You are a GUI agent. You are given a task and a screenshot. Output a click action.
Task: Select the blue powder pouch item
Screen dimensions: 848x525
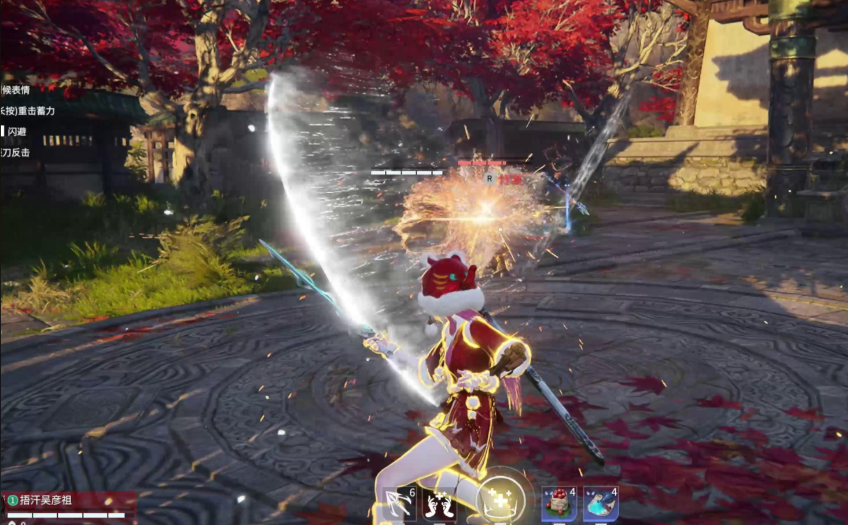coord(600,504)
